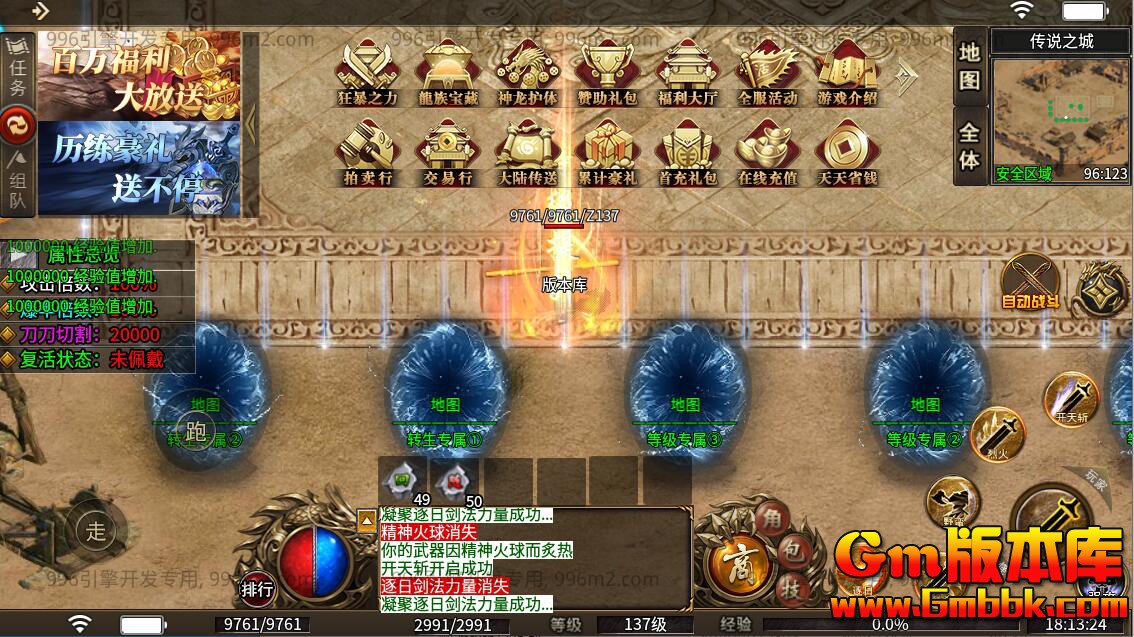Open the 地图 map button
Viewport: 1134px width, 637px height.
click(x=969, y=66)
